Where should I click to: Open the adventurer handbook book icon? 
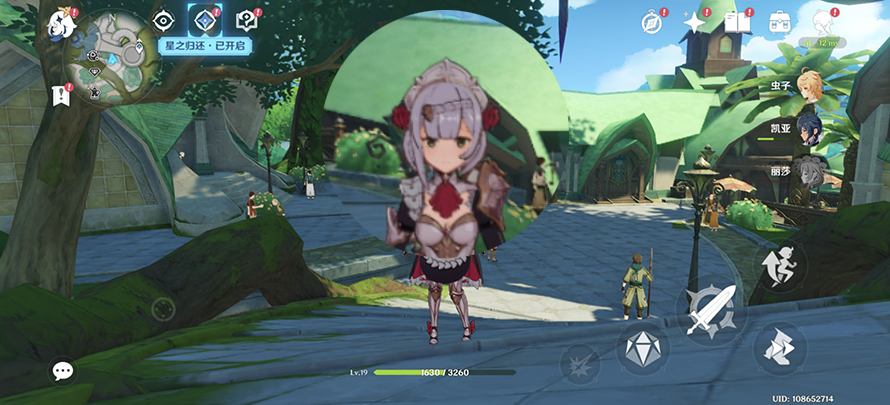[x=737, y=22]
